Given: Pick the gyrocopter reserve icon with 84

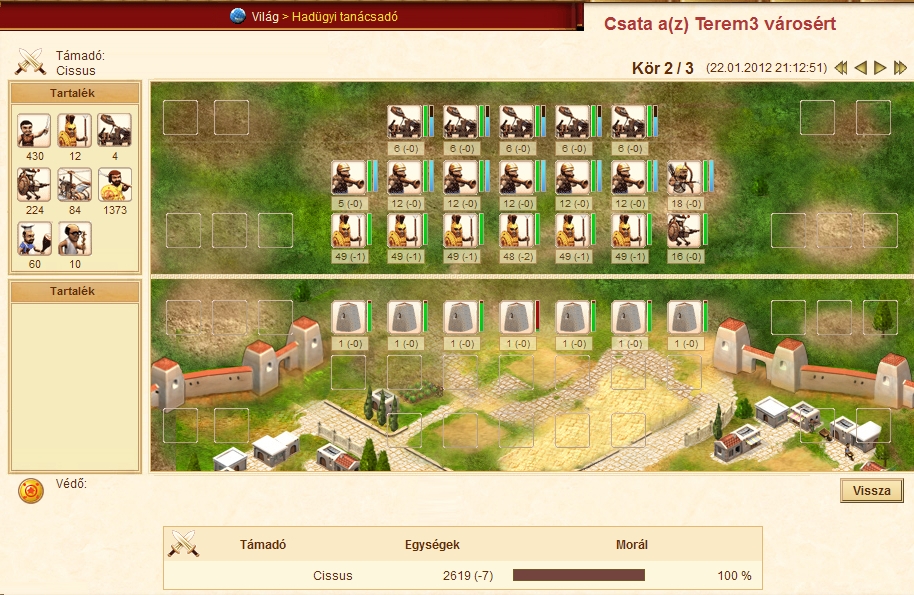Looking at the screenshot, I should [74, 185].
